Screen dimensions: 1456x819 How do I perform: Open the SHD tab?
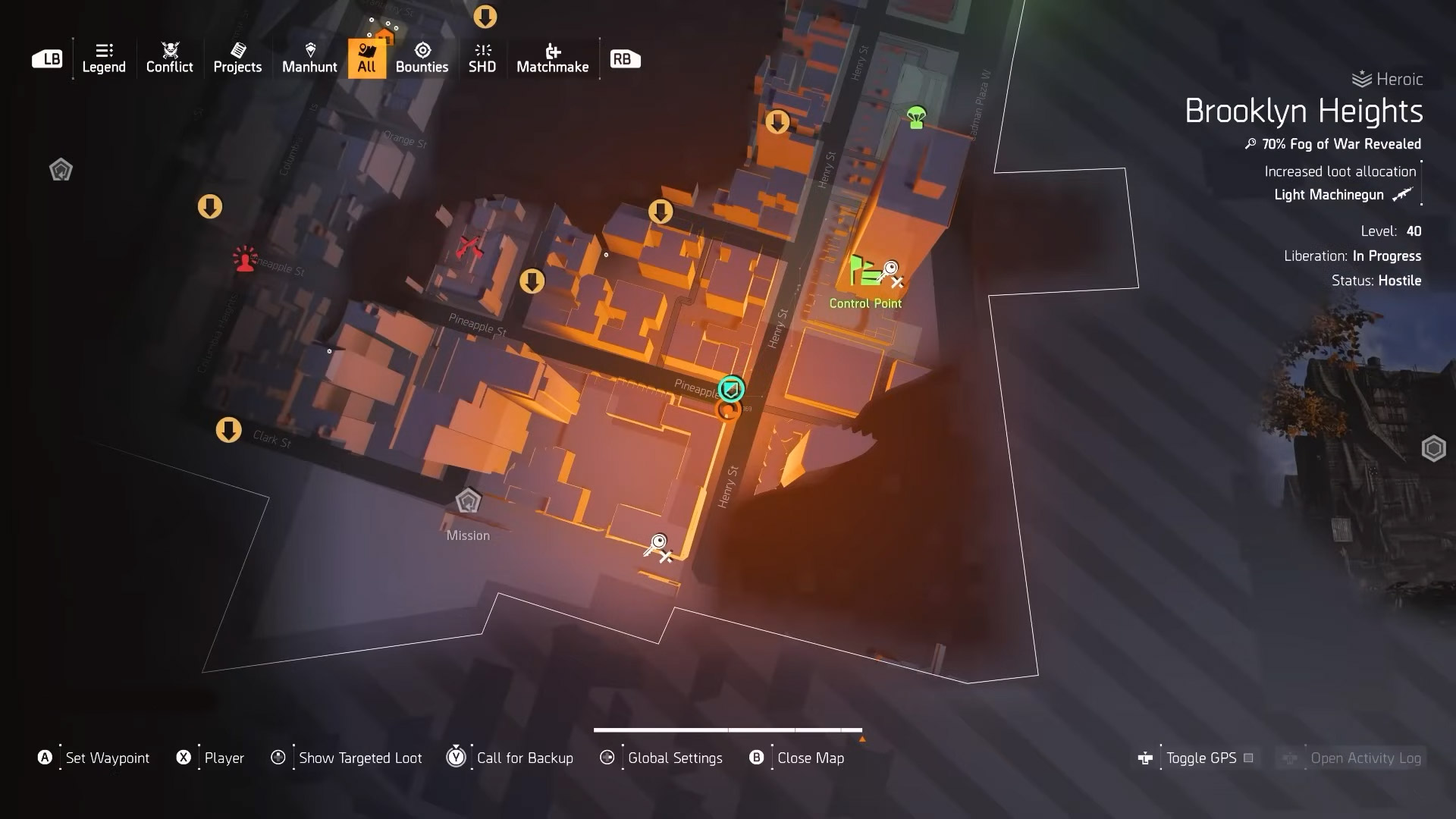pyautogui.click(x=482, y=58)
